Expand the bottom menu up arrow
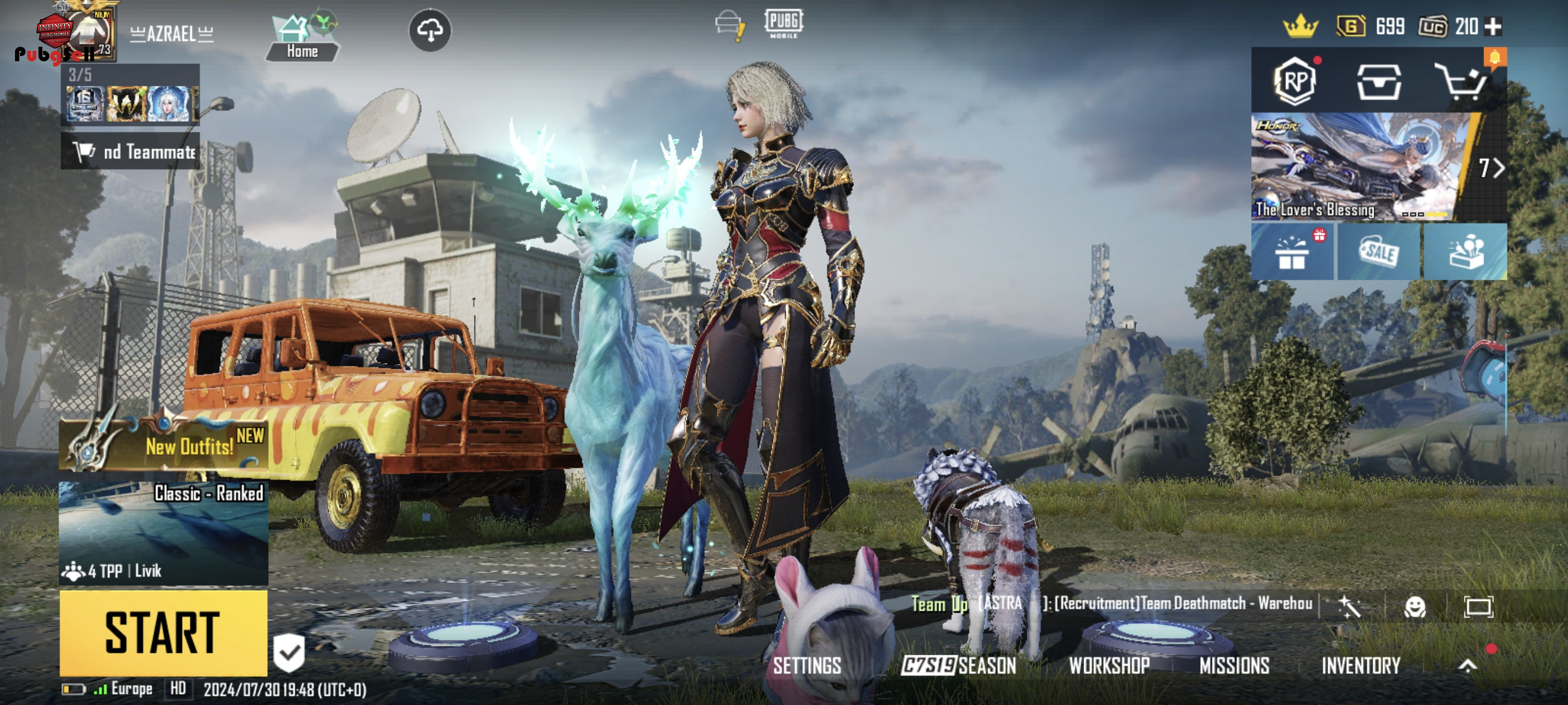The image size is (1568, 705). click(x=1467, y=666)
